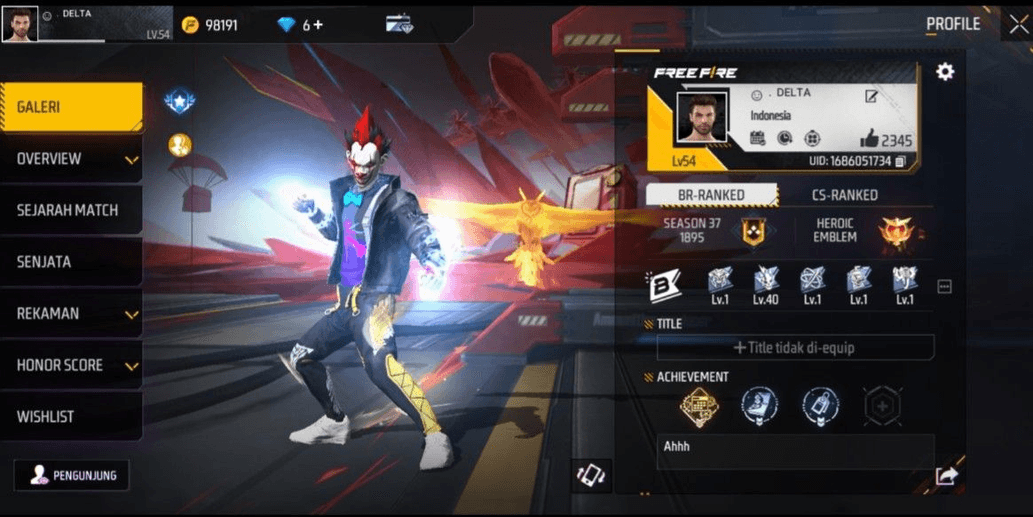
Task: Expand the Overview menu entry
Action: coord(70,159)
